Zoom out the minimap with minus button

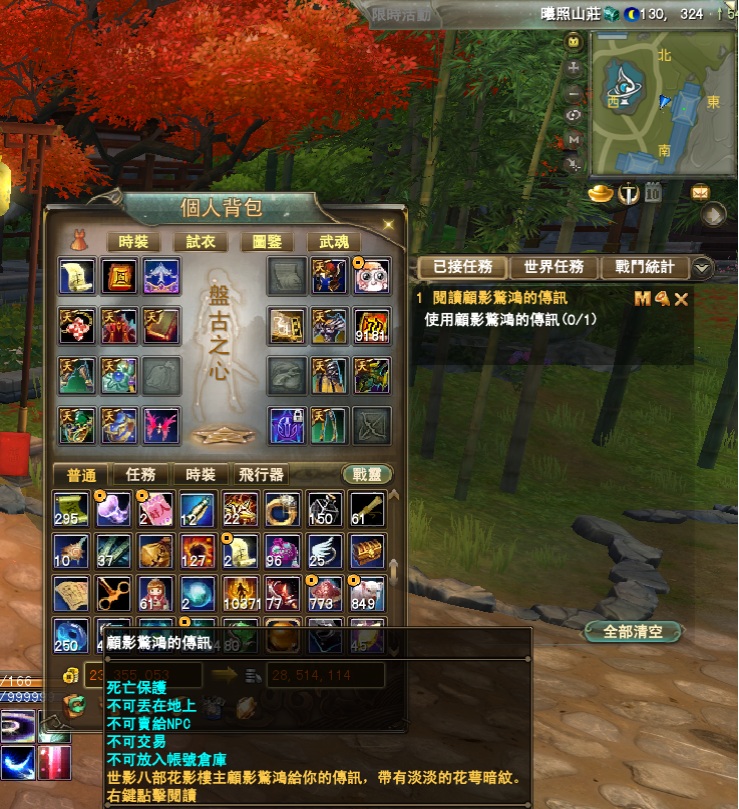pyautogui.click(x=574, y=92)
